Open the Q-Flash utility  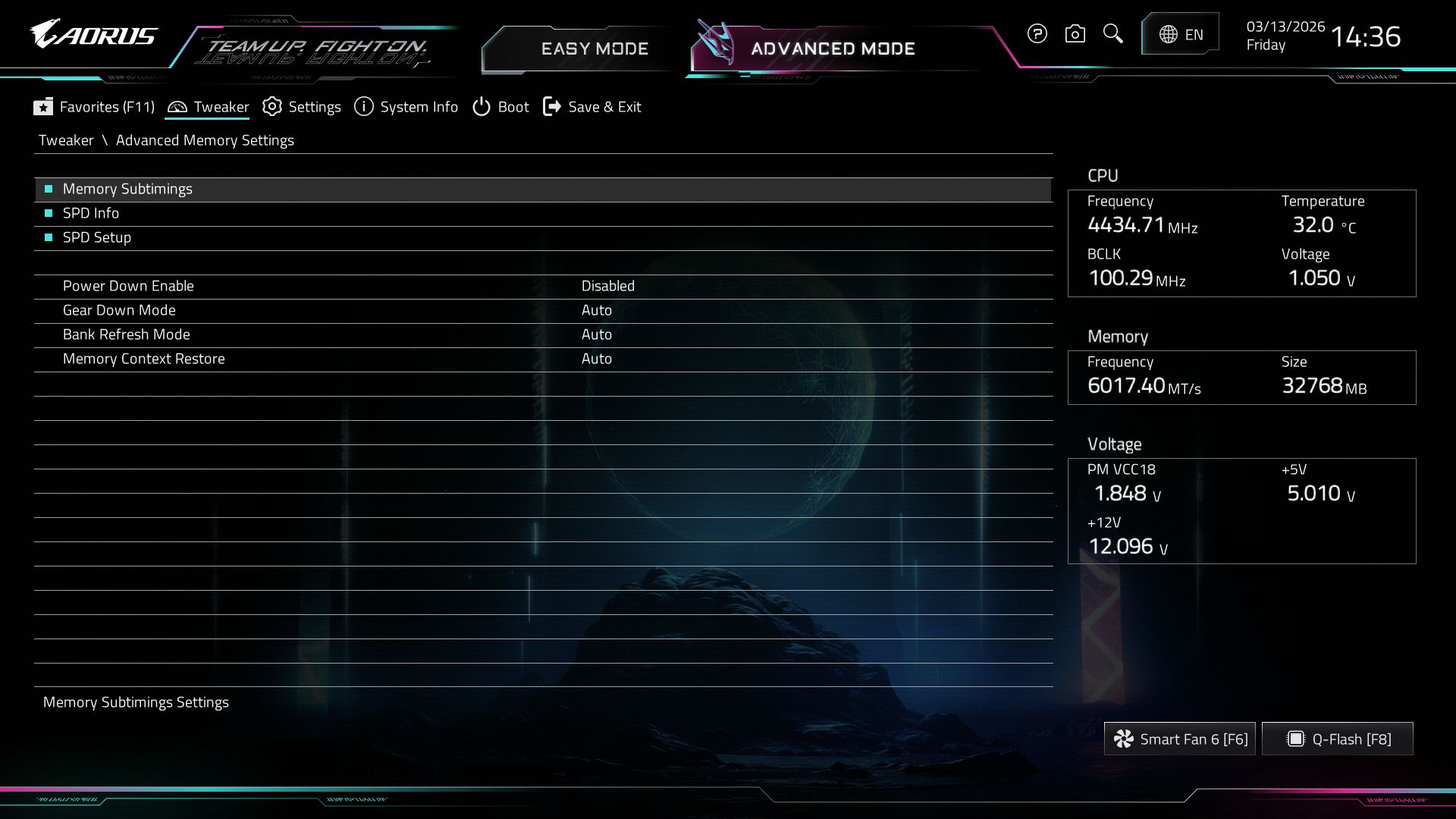pyautogui.click(x=1338, y=739)
